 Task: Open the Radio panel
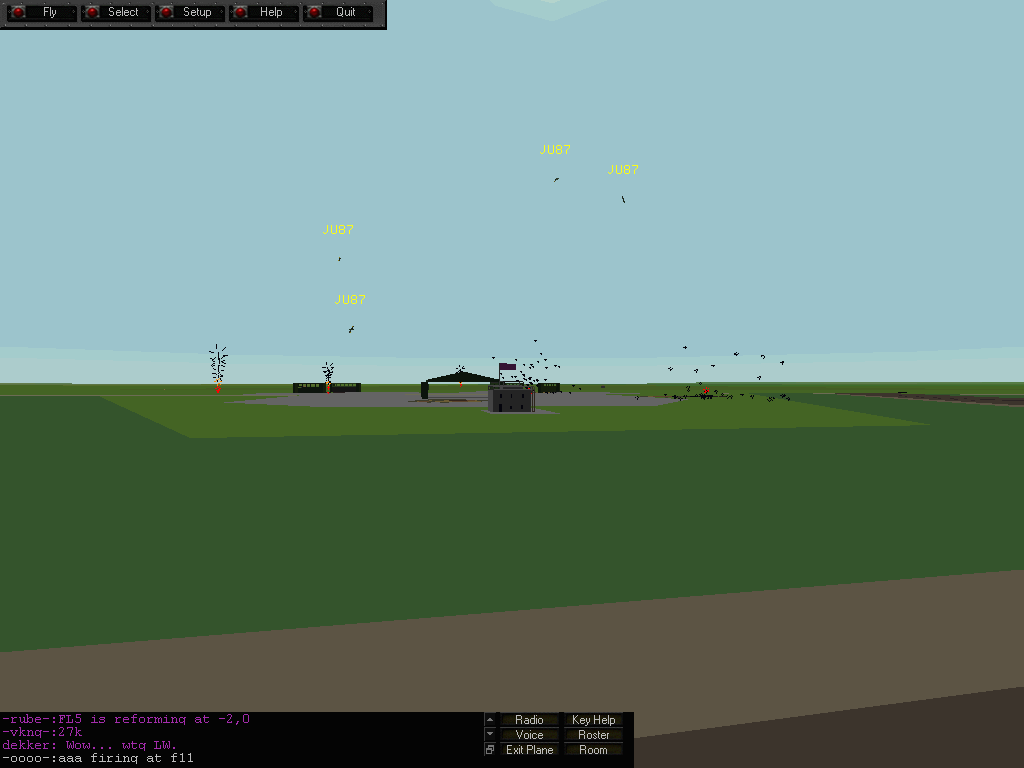click(529, 720)
